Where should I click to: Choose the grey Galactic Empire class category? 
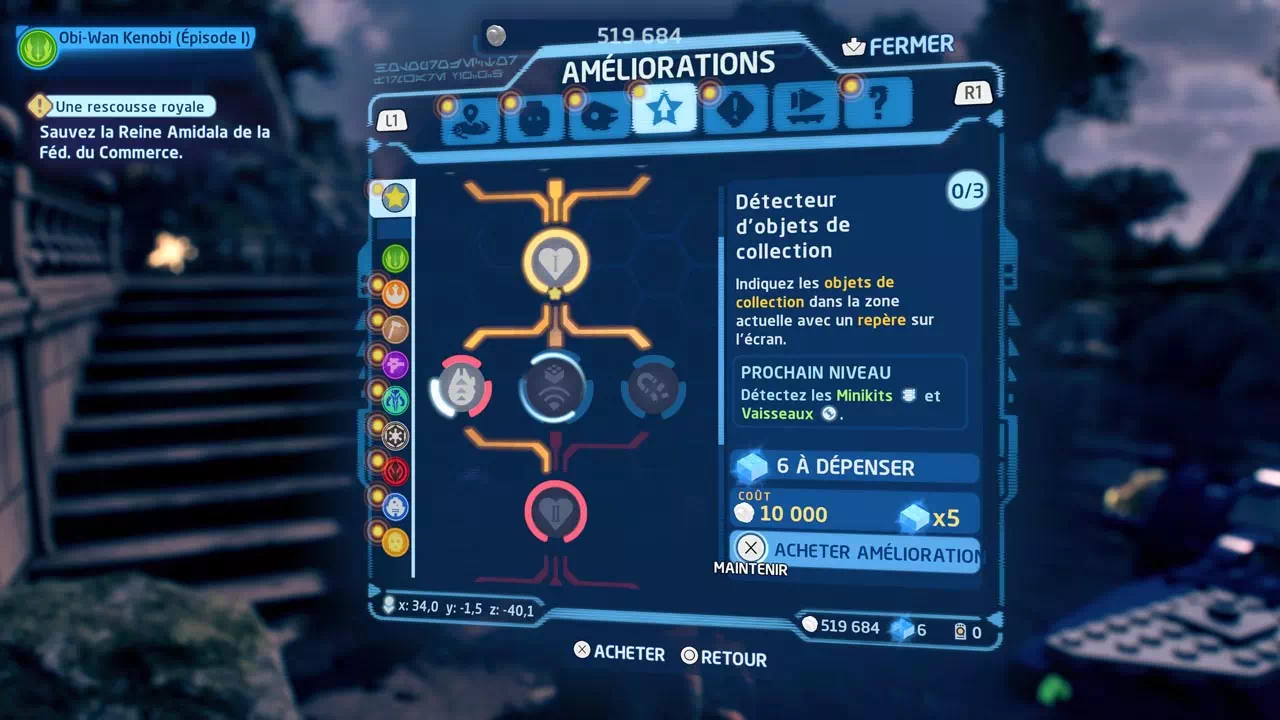click(x=395, y=436)
